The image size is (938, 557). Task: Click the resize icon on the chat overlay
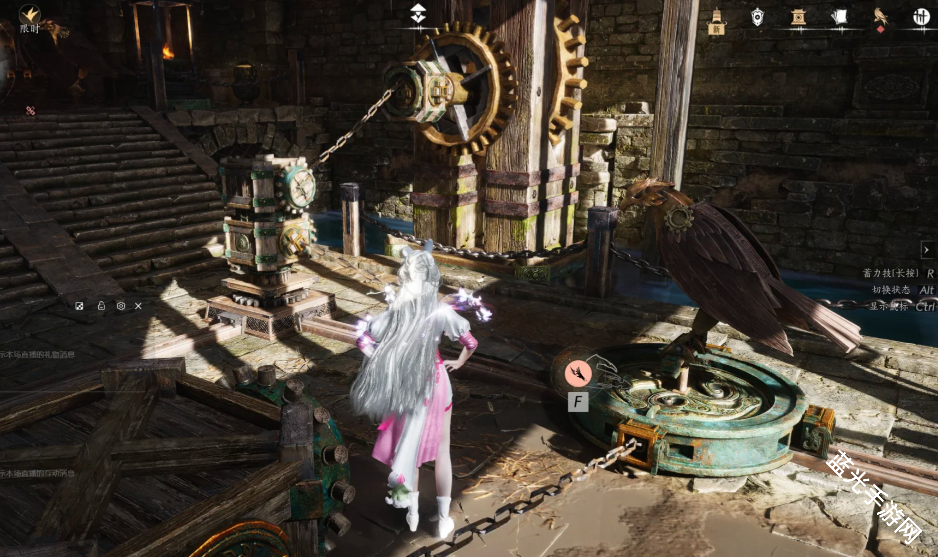[80, 305]
